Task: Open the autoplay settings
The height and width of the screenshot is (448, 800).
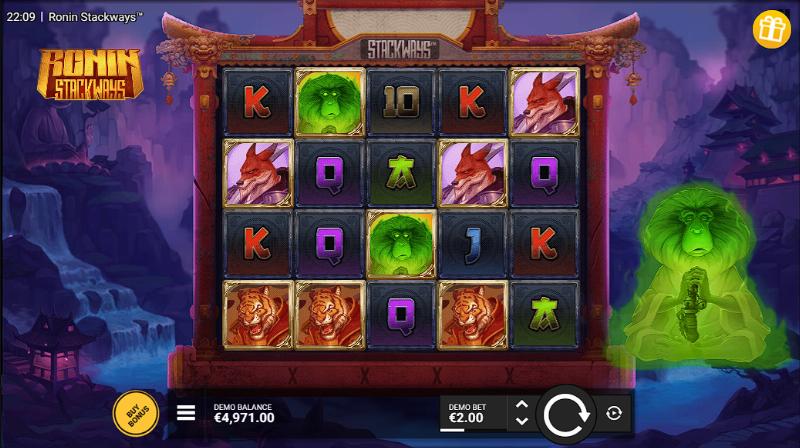Action: click(x=613, y=412)
